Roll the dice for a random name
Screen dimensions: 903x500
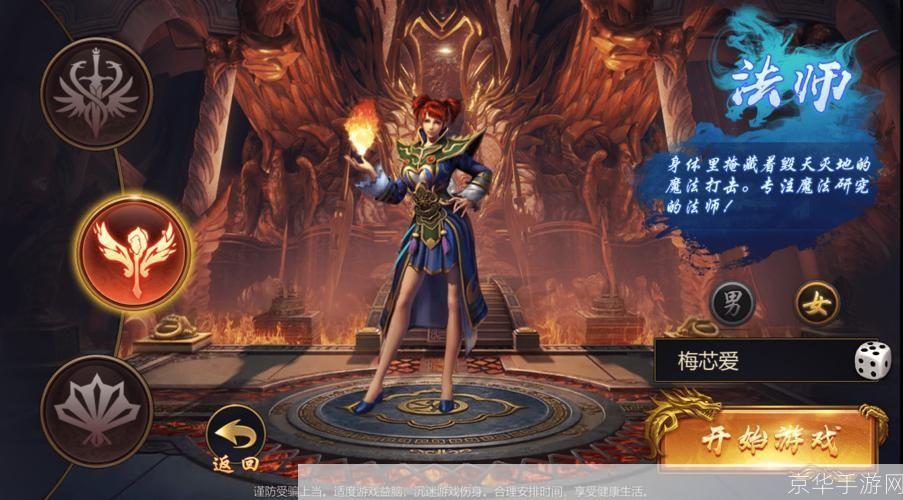[x=872, y=361]
